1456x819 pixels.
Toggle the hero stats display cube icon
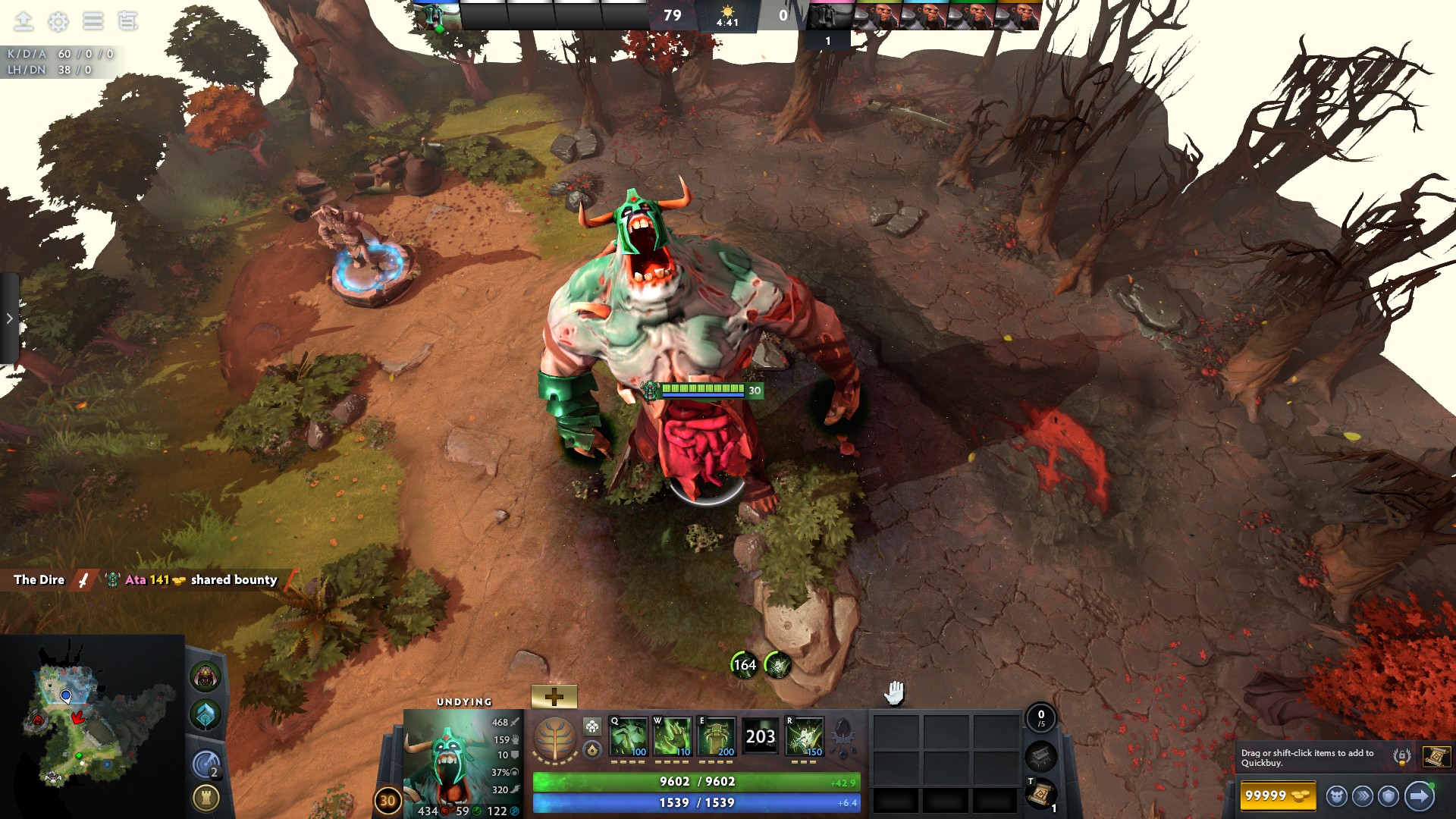(x=591, y=726)
